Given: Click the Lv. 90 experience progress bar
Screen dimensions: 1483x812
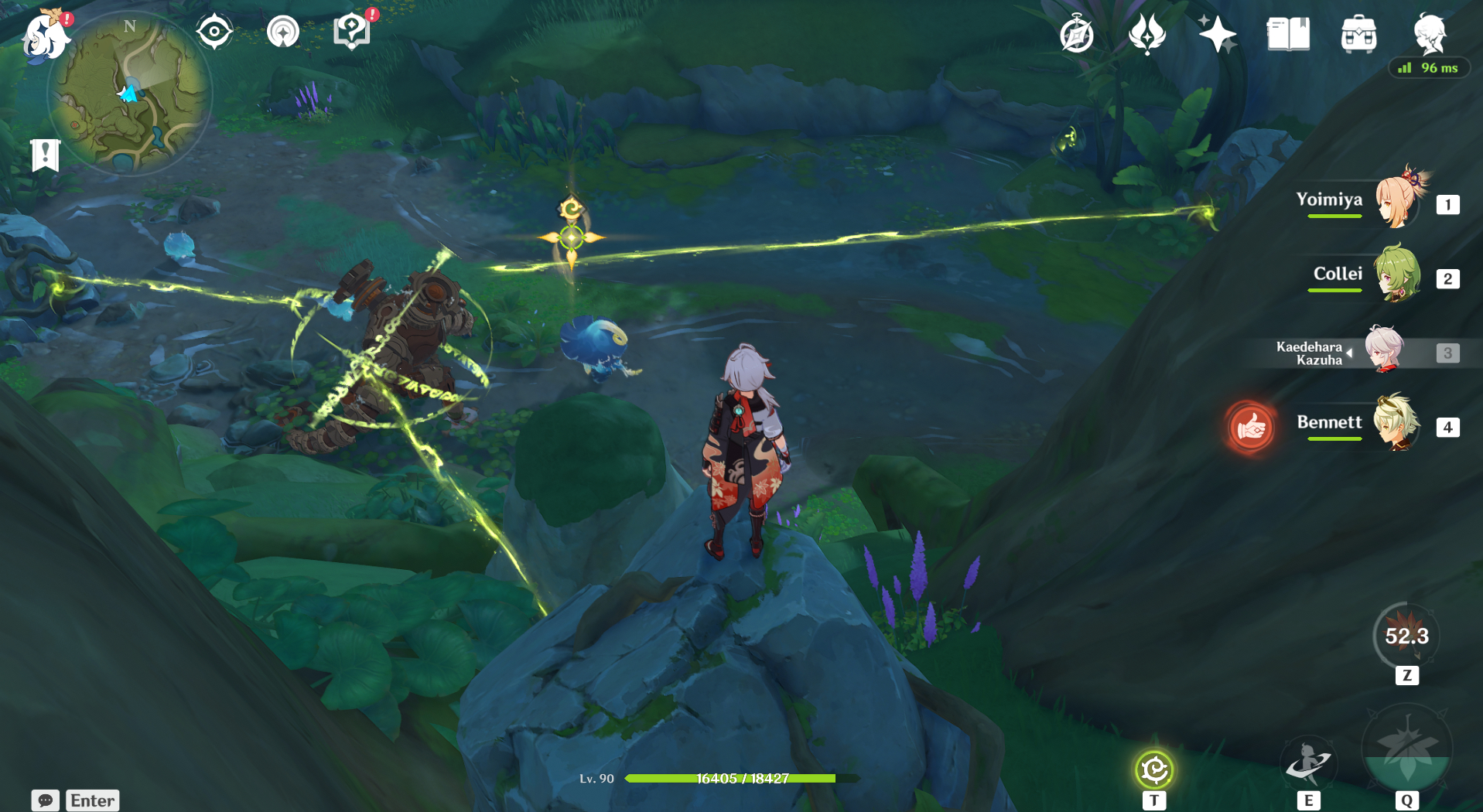Looking at the screenshot, I should coord(730,779).
